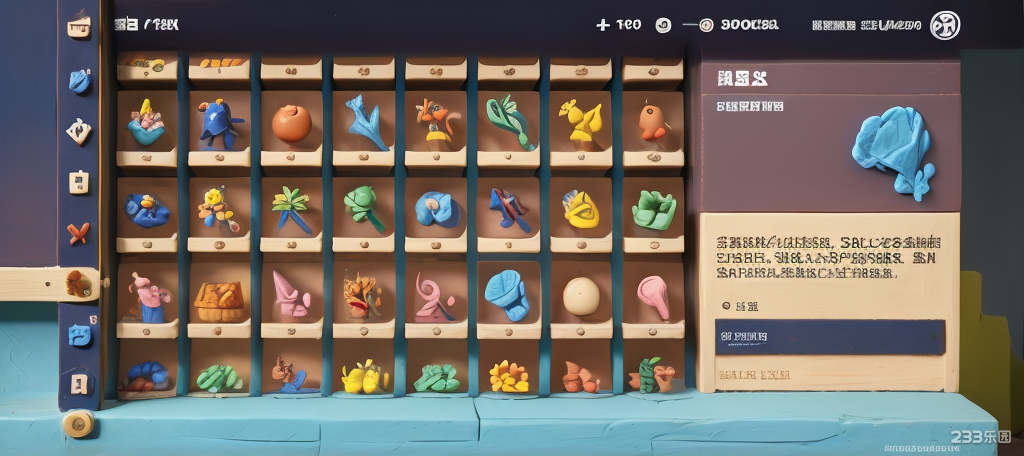Click the round knob at sidebar bottom
This screenshot has width=1024, height=456.
point(77,424)
